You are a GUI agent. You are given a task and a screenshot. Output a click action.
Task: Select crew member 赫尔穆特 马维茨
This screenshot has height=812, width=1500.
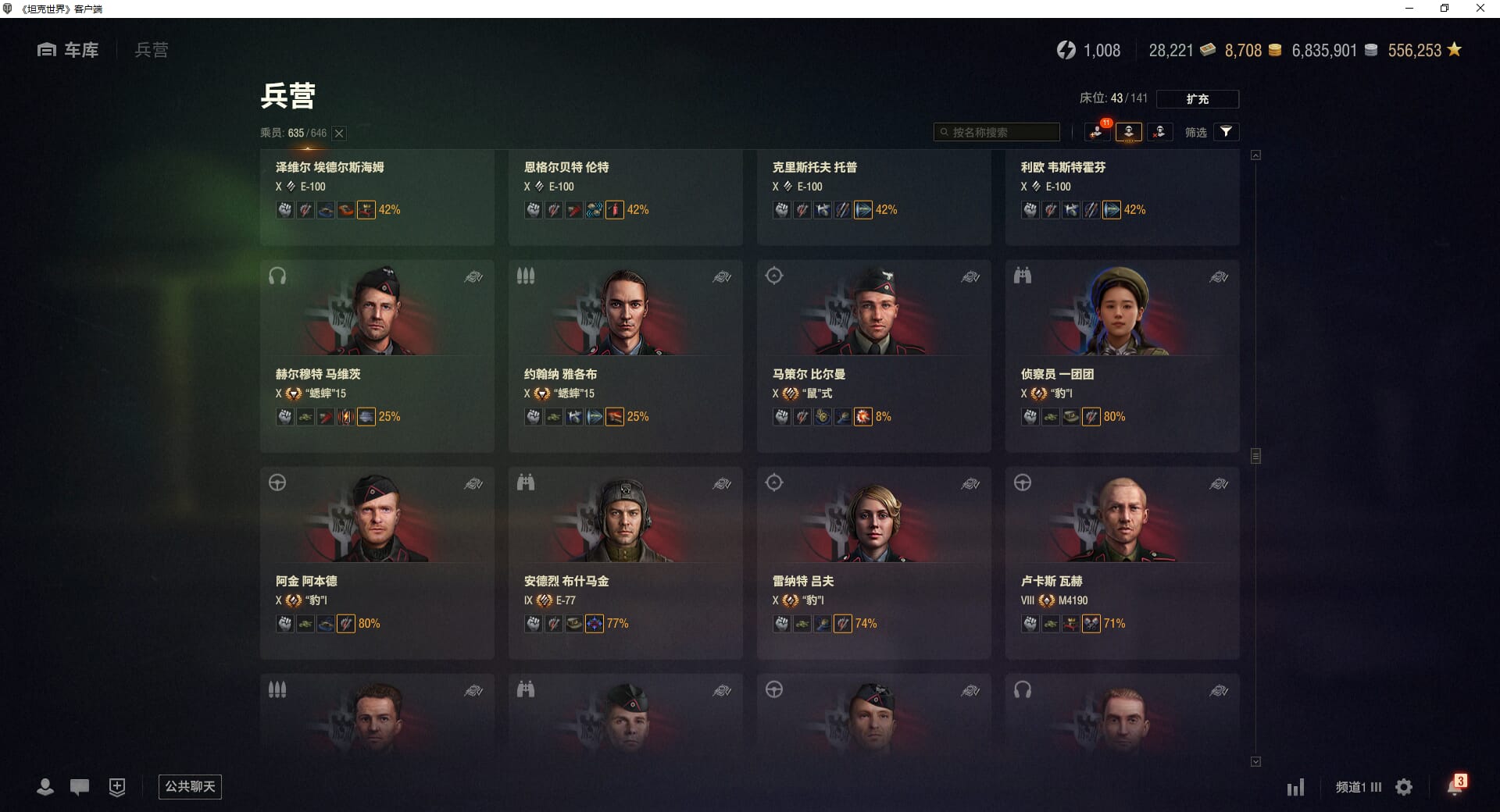[x=377, y=355]
